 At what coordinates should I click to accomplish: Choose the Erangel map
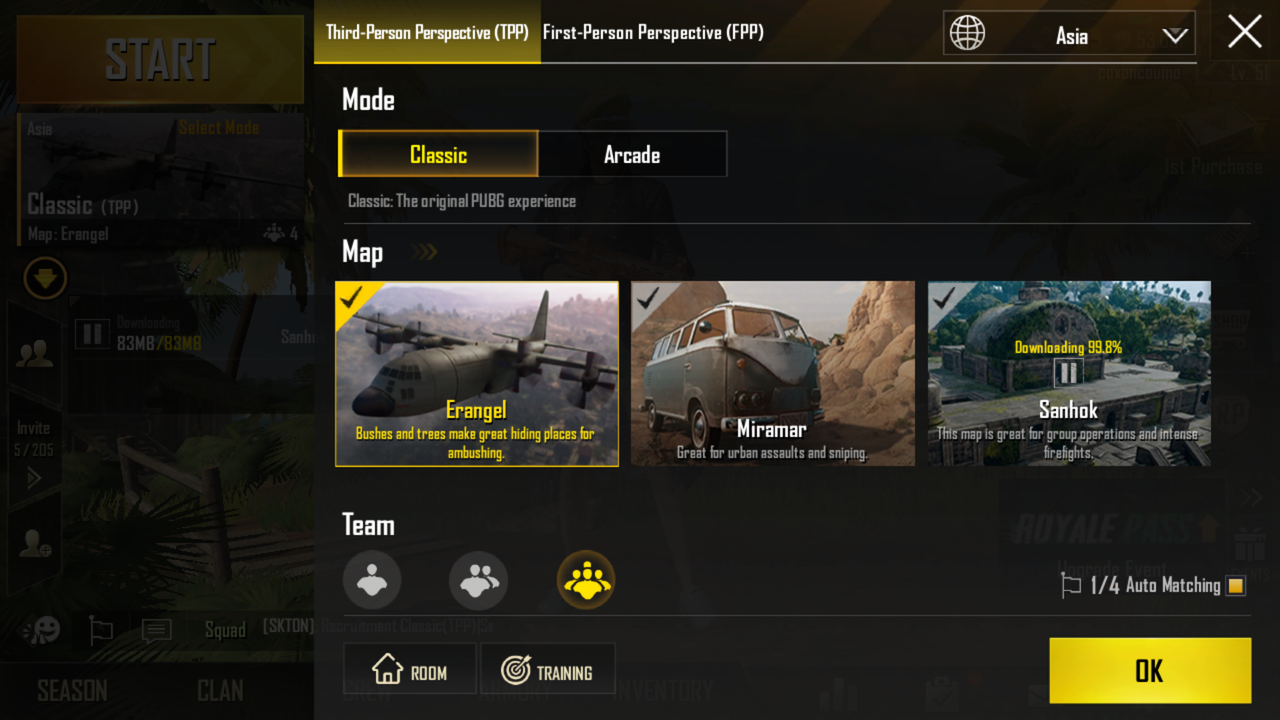[x=477, y=373]
